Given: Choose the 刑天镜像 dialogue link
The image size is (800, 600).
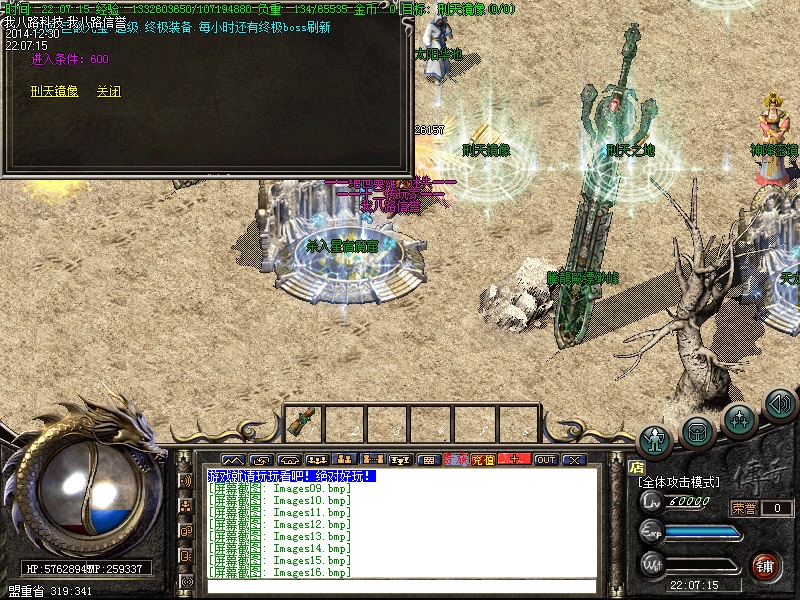Looking at the screenshot, I should 53,91.
